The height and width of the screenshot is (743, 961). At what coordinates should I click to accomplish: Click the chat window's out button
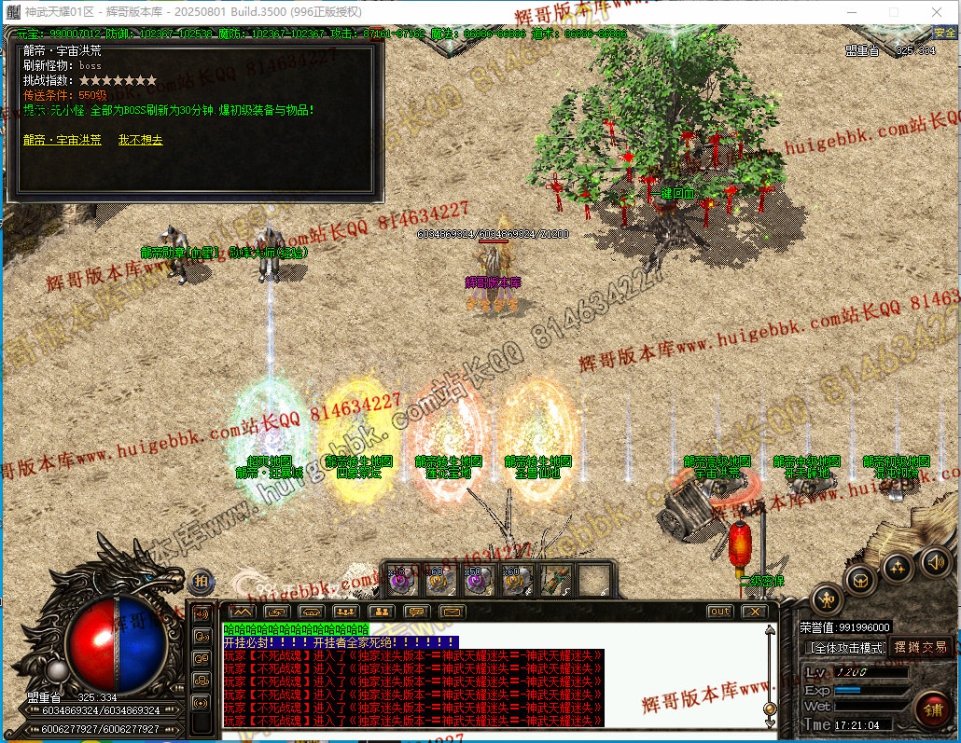click(719, 611)
